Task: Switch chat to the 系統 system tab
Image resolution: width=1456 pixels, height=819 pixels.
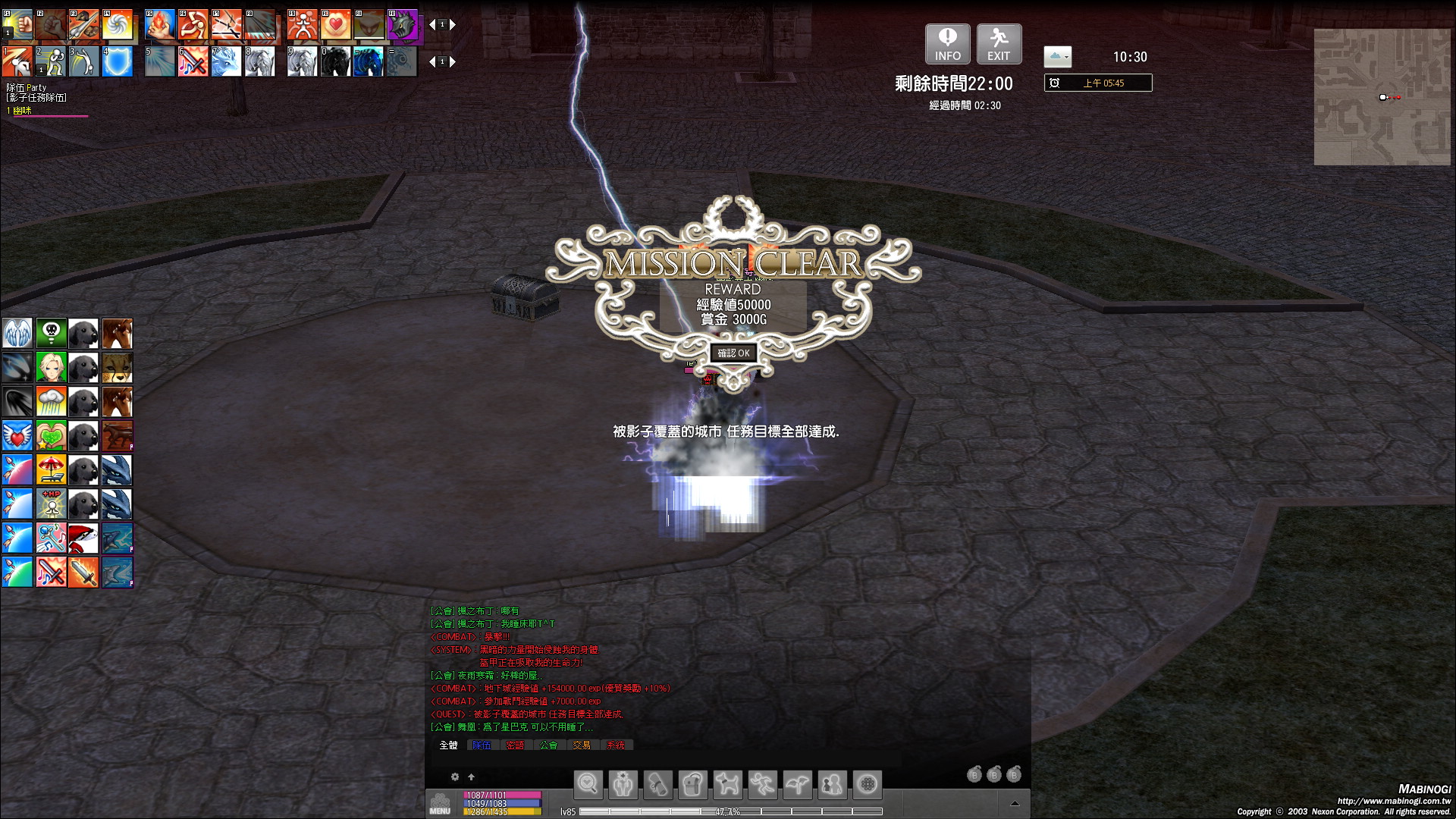Action: coord(616,745)
